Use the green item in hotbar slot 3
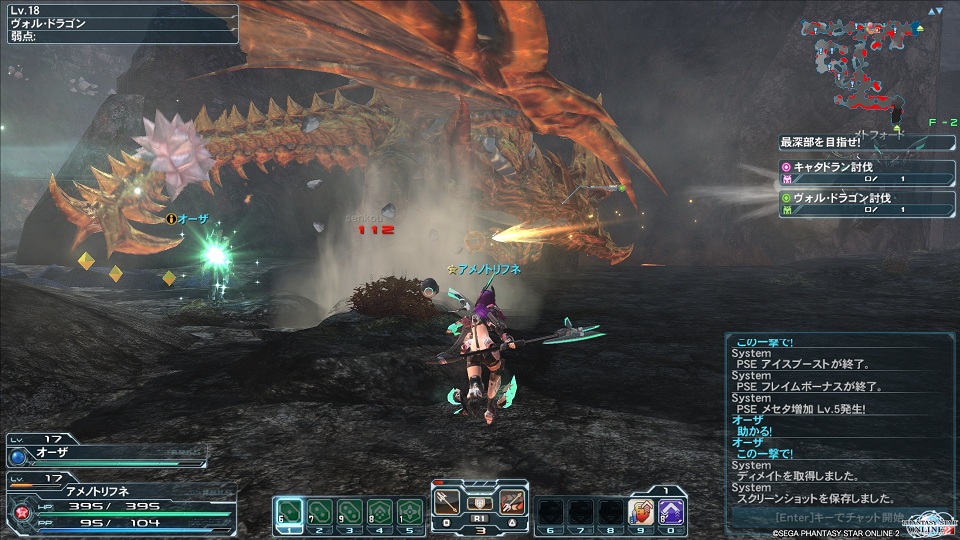960x540 pixels. point(350,512)
